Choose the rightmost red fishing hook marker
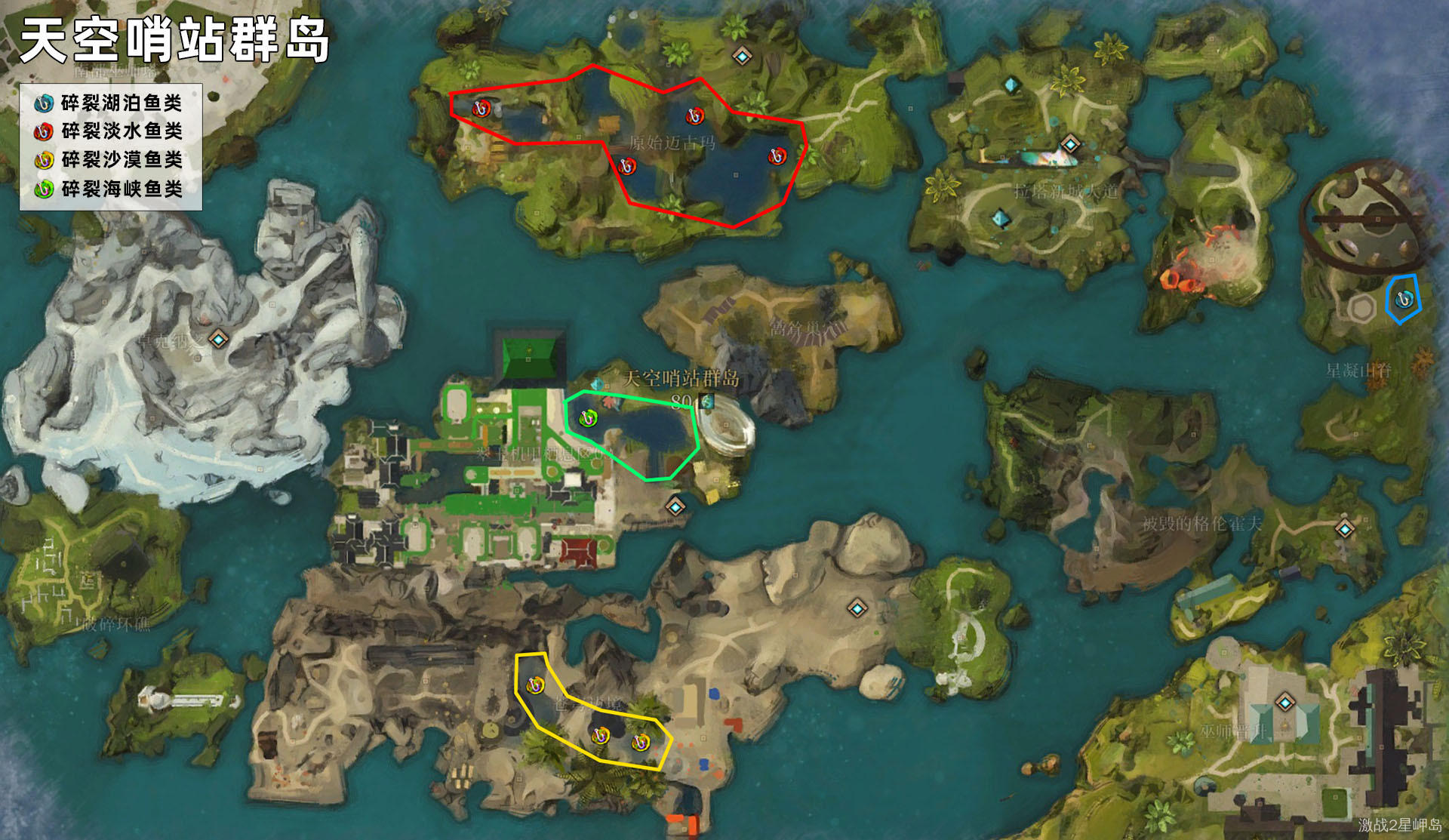1449x840 pixels. coord(777,156)
